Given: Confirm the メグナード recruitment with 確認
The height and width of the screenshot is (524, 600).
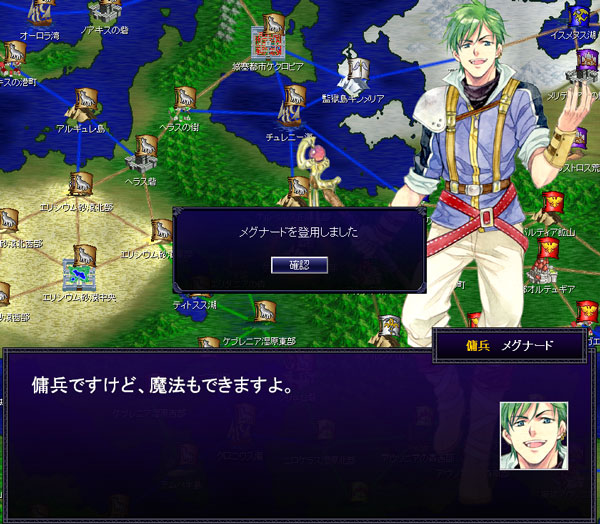Looking at the screenshot, I should (x=299, y=264).
